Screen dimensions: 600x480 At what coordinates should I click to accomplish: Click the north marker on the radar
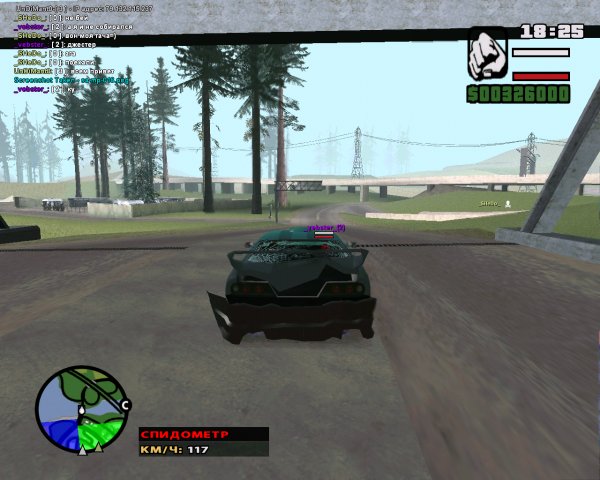[x=125, y=404]
